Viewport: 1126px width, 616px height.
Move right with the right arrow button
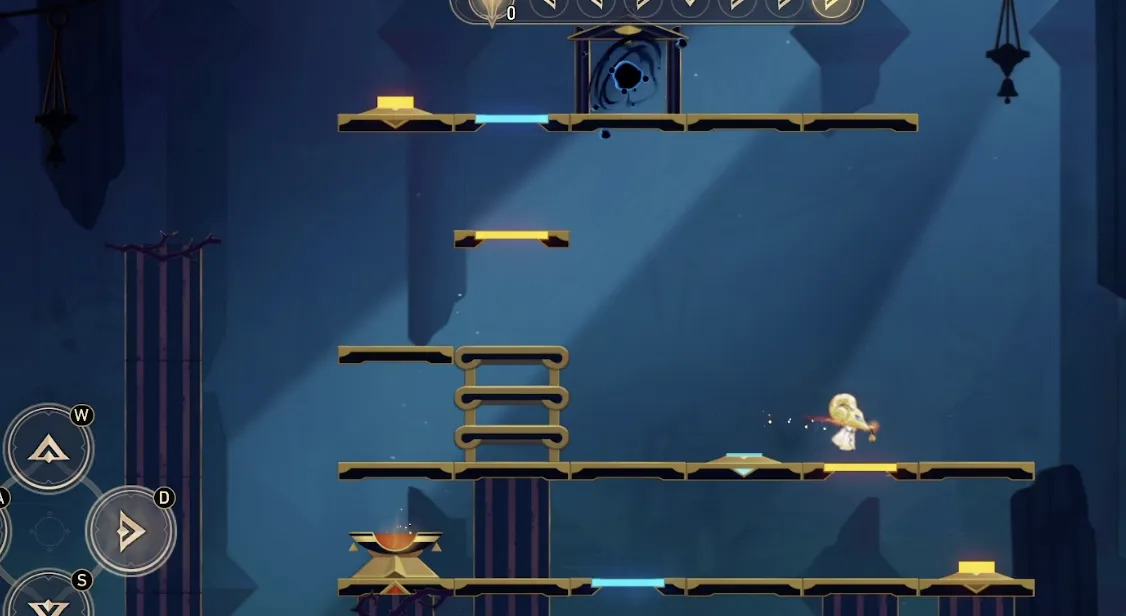[x=130, y=531]
